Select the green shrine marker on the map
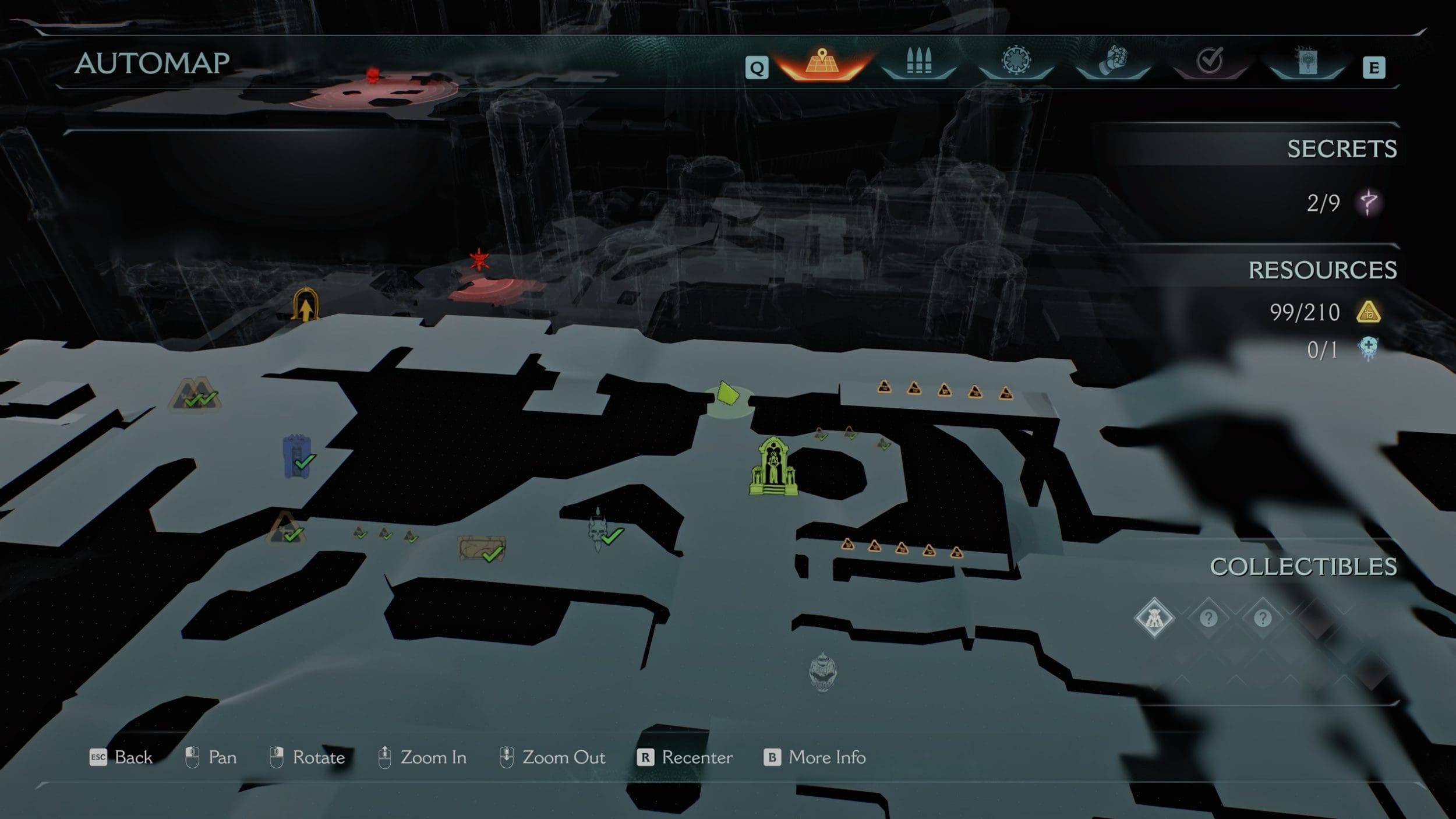The image size is (1456, 819). point(773,467)
